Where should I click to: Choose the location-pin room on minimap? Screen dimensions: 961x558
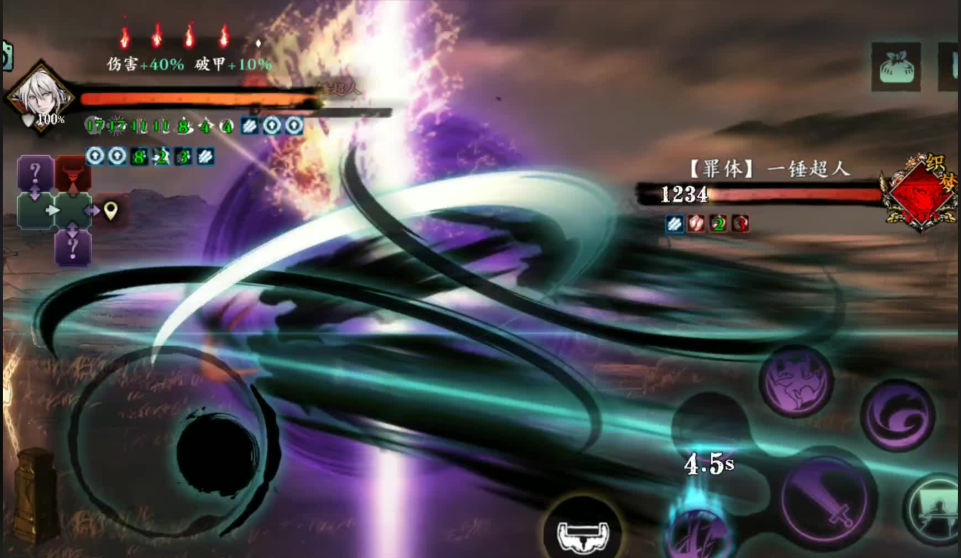[x=111, y=210]
